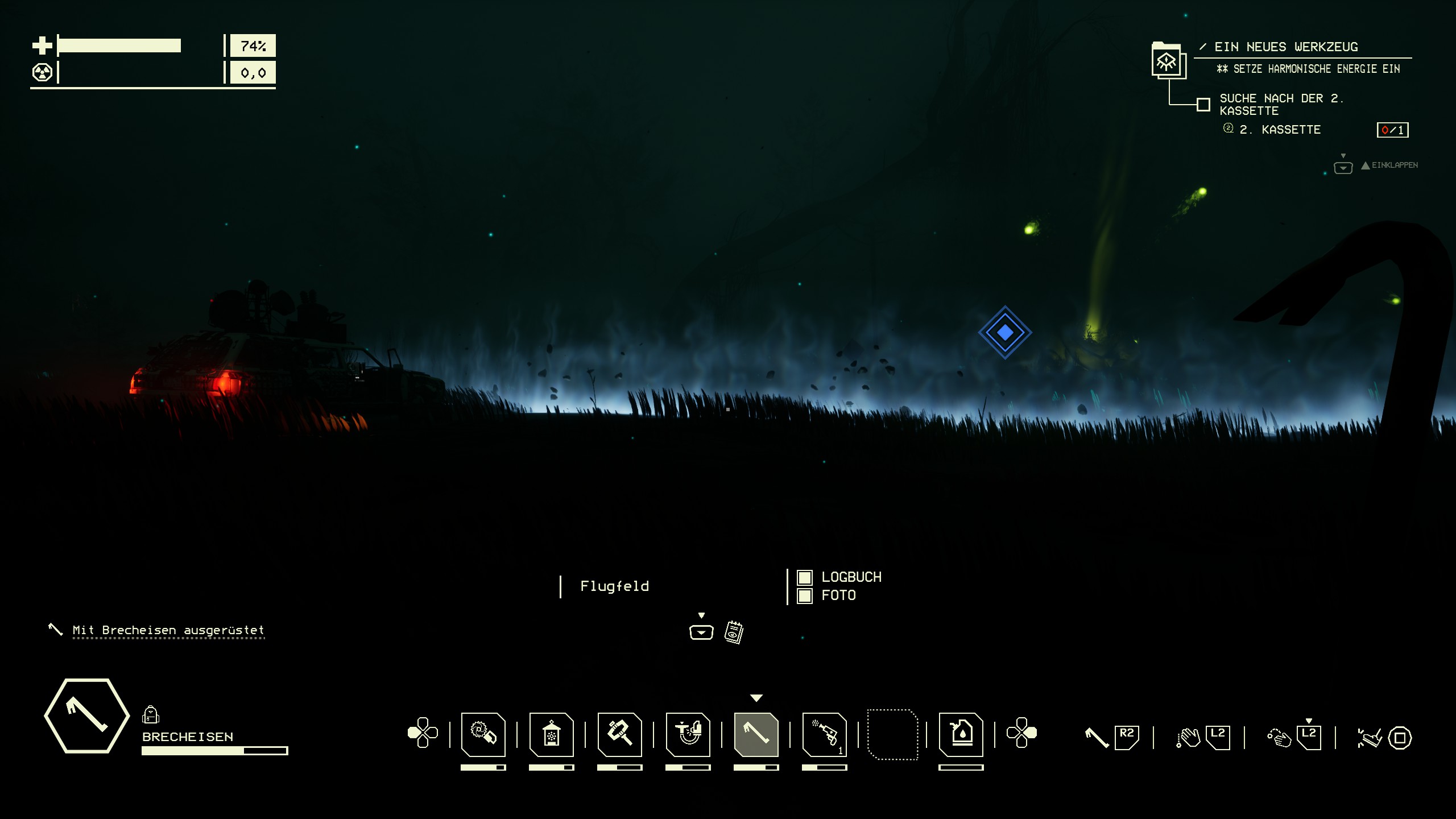Select the impact hammer hotbar slot

619,734
